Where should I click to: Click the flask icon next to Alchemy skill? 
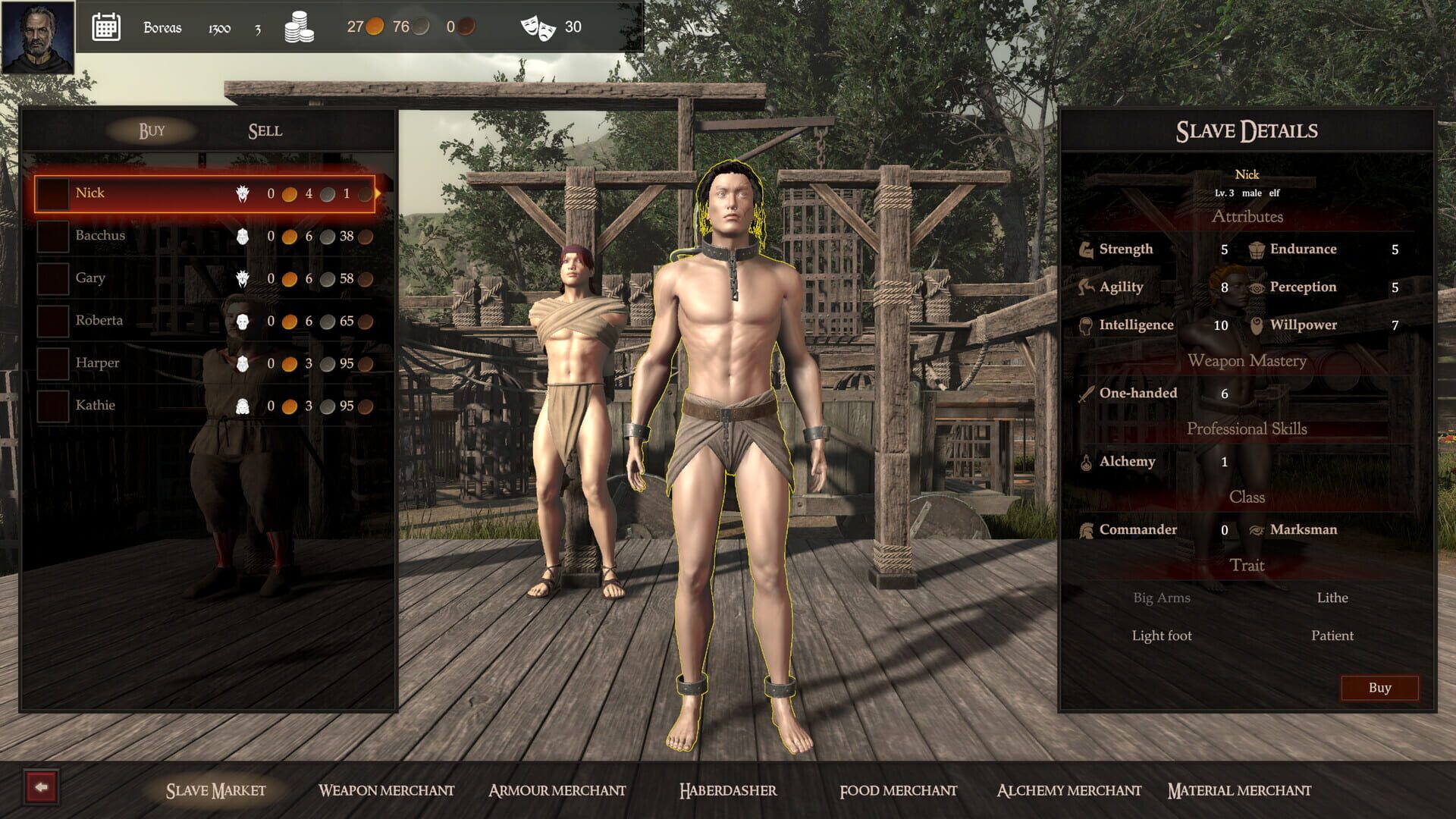click(1087, 460)
